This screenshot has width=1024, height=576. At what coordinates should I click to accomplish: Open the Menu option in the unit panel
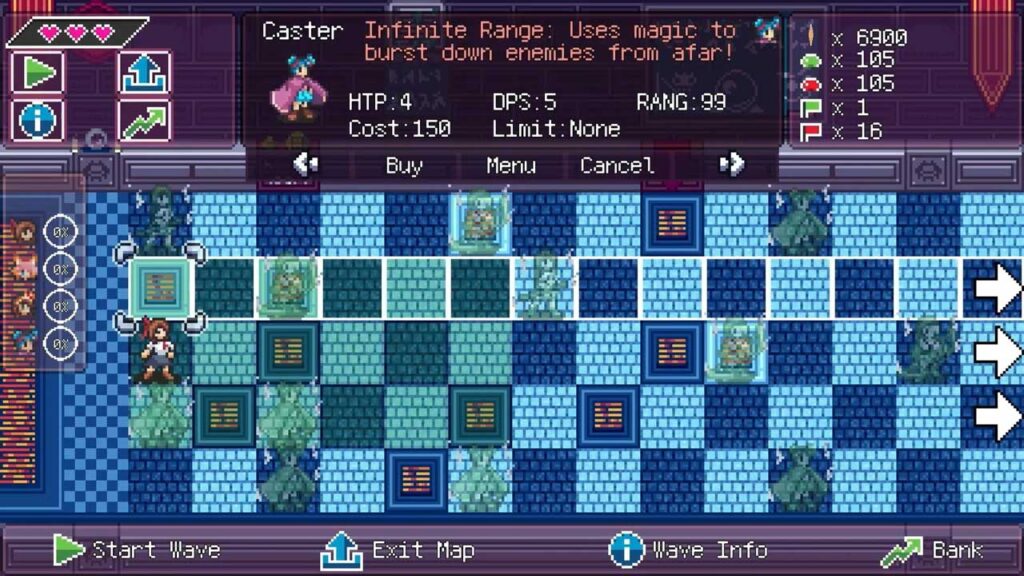[x=511, y=166]
